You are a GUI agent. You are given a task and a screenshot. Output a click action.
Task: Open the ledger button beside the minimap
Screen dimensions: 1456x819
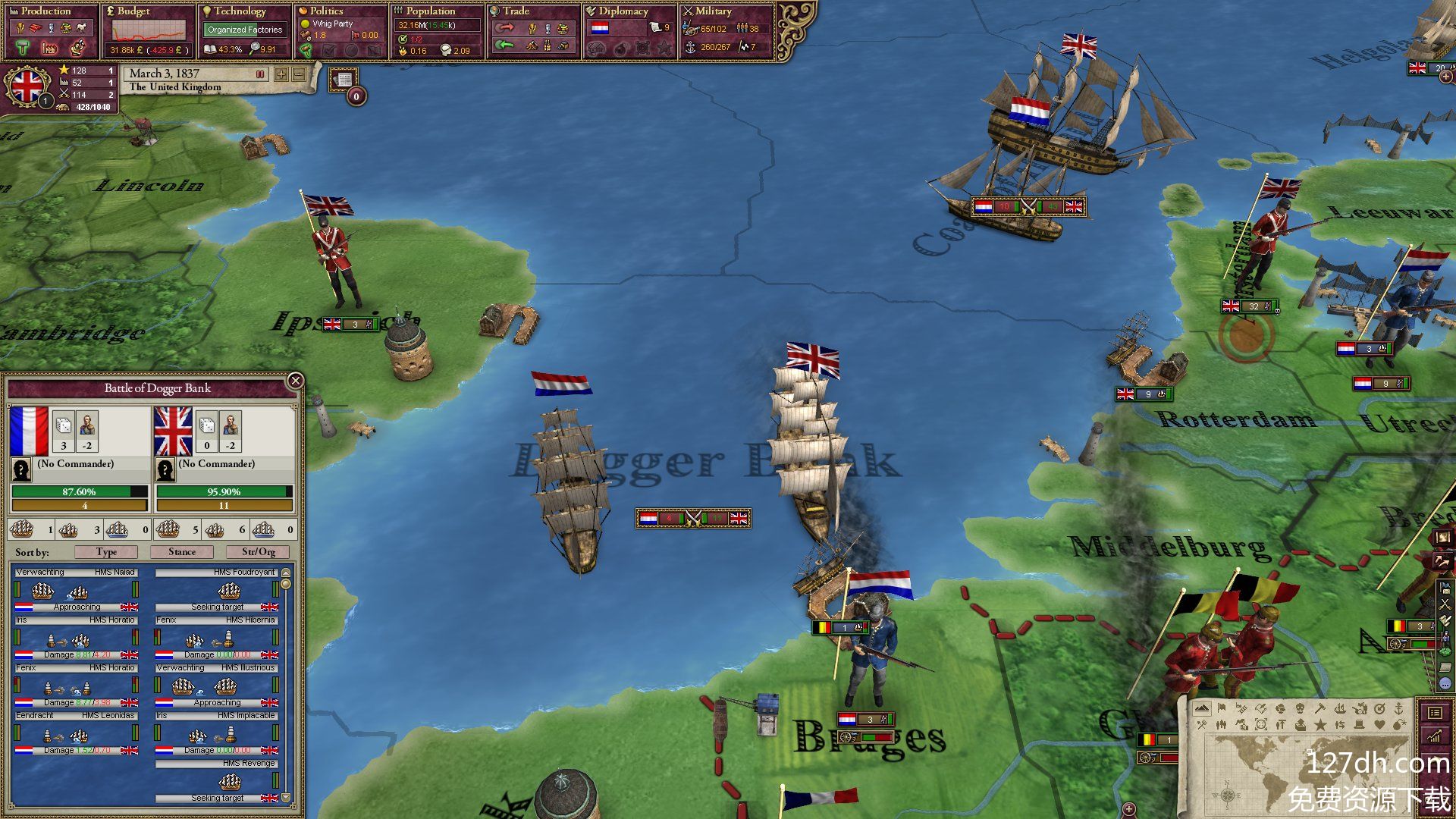1435,713
